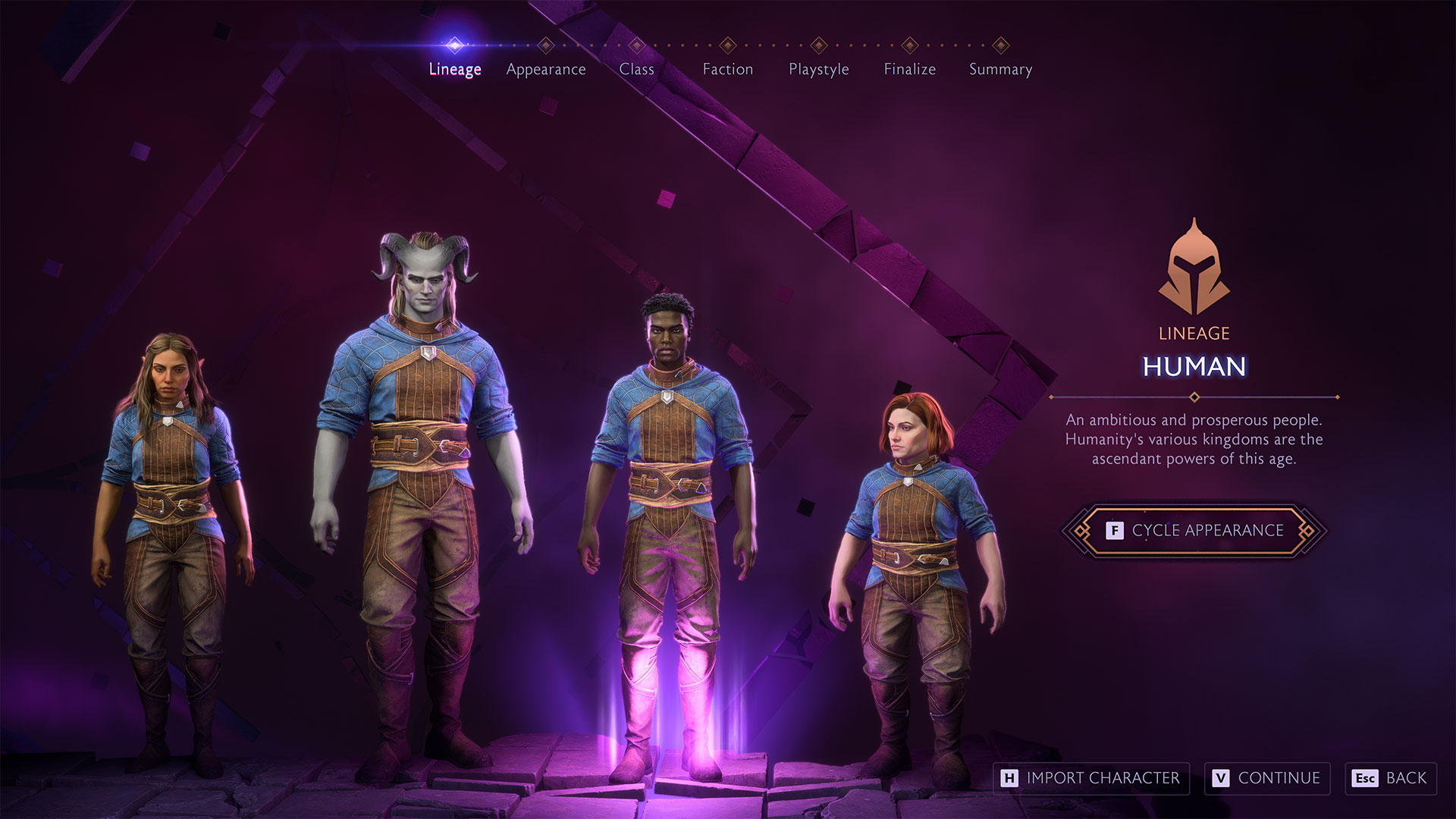Screen dimensions: 1456x819
Task: Jump to the Summary step
Action: 999,69
